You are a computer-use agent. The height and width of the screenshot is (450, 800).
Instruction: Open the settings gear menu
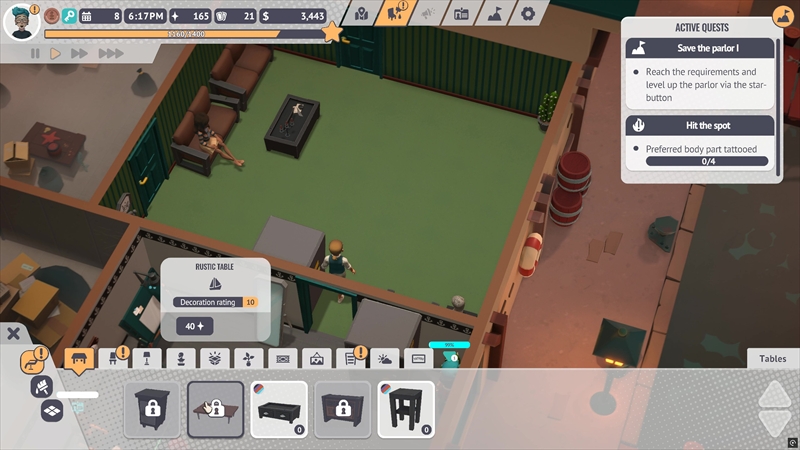tap(529, 13)
